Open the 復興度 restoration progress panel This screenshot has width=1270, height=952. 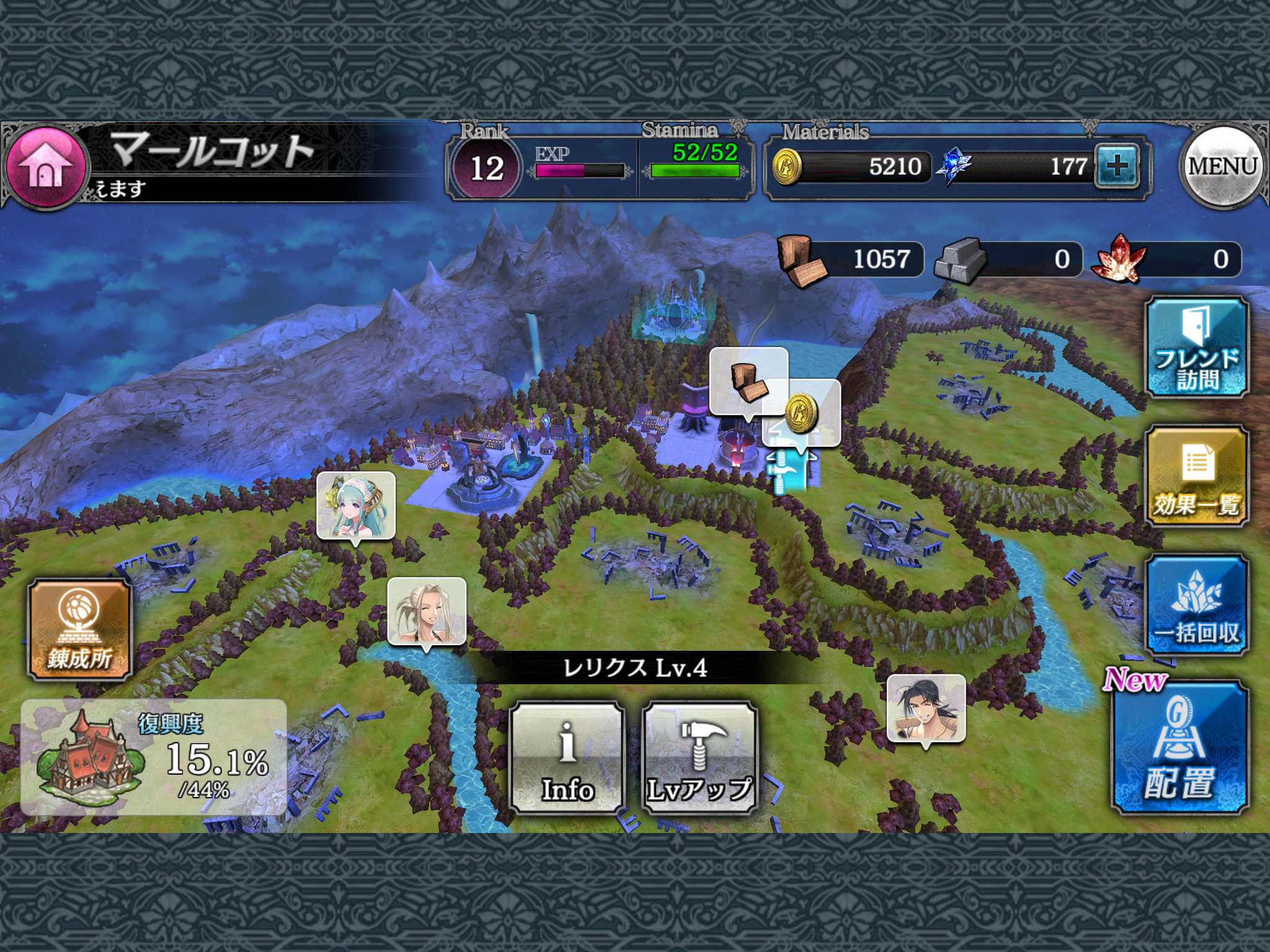[x=154, y=757]
